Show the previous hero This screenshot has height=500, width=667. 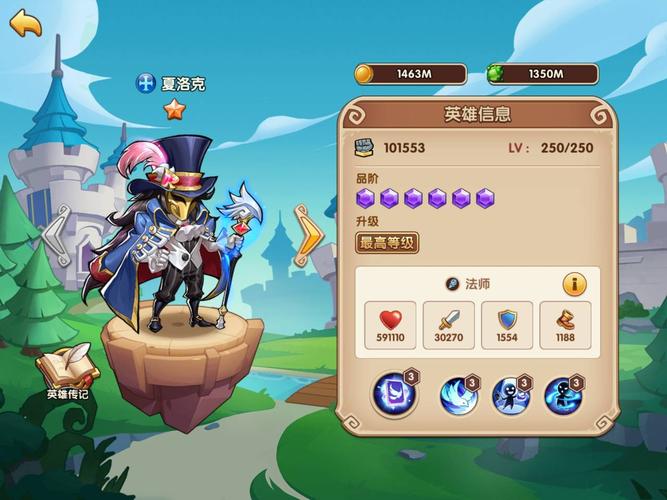point(57,234)
